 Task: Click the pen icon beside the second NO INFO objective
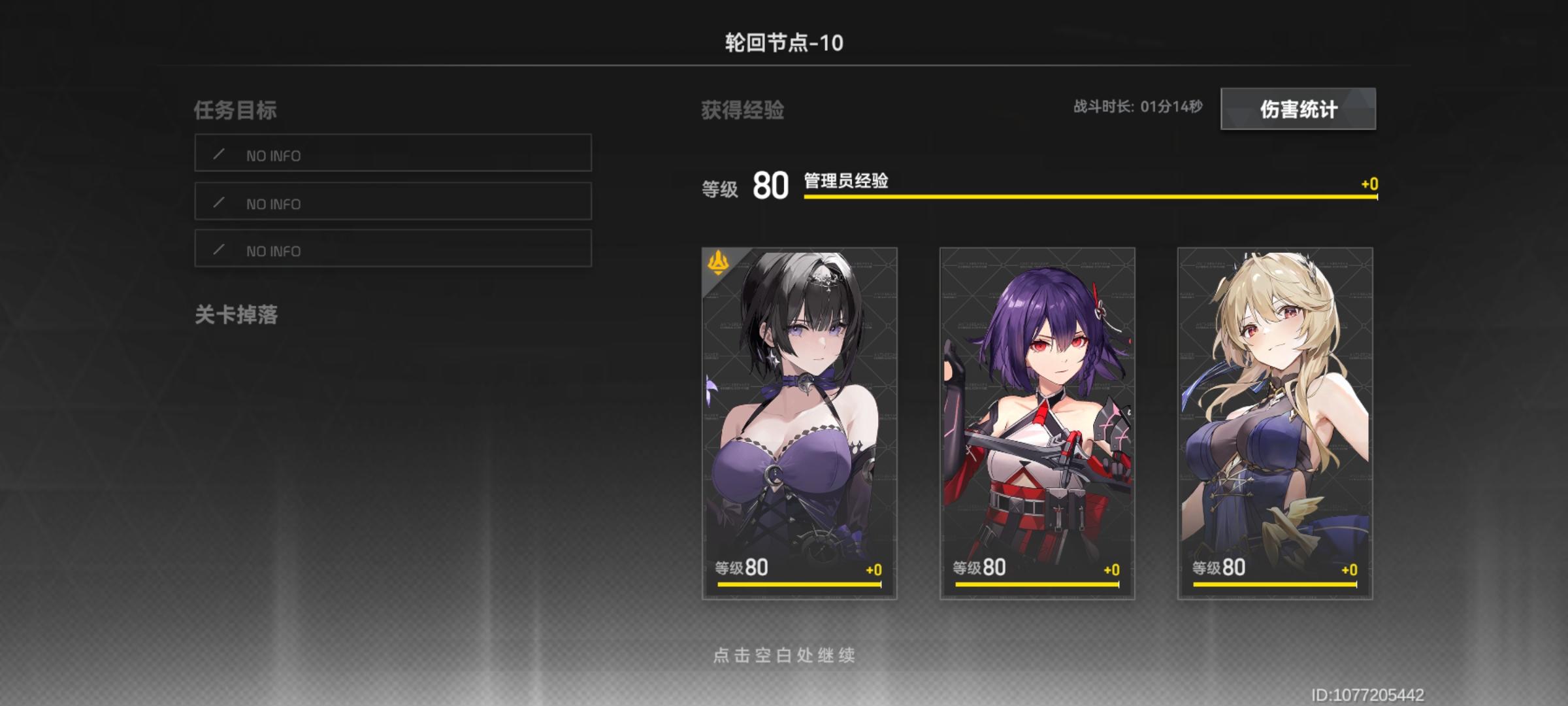coord(220,203)
